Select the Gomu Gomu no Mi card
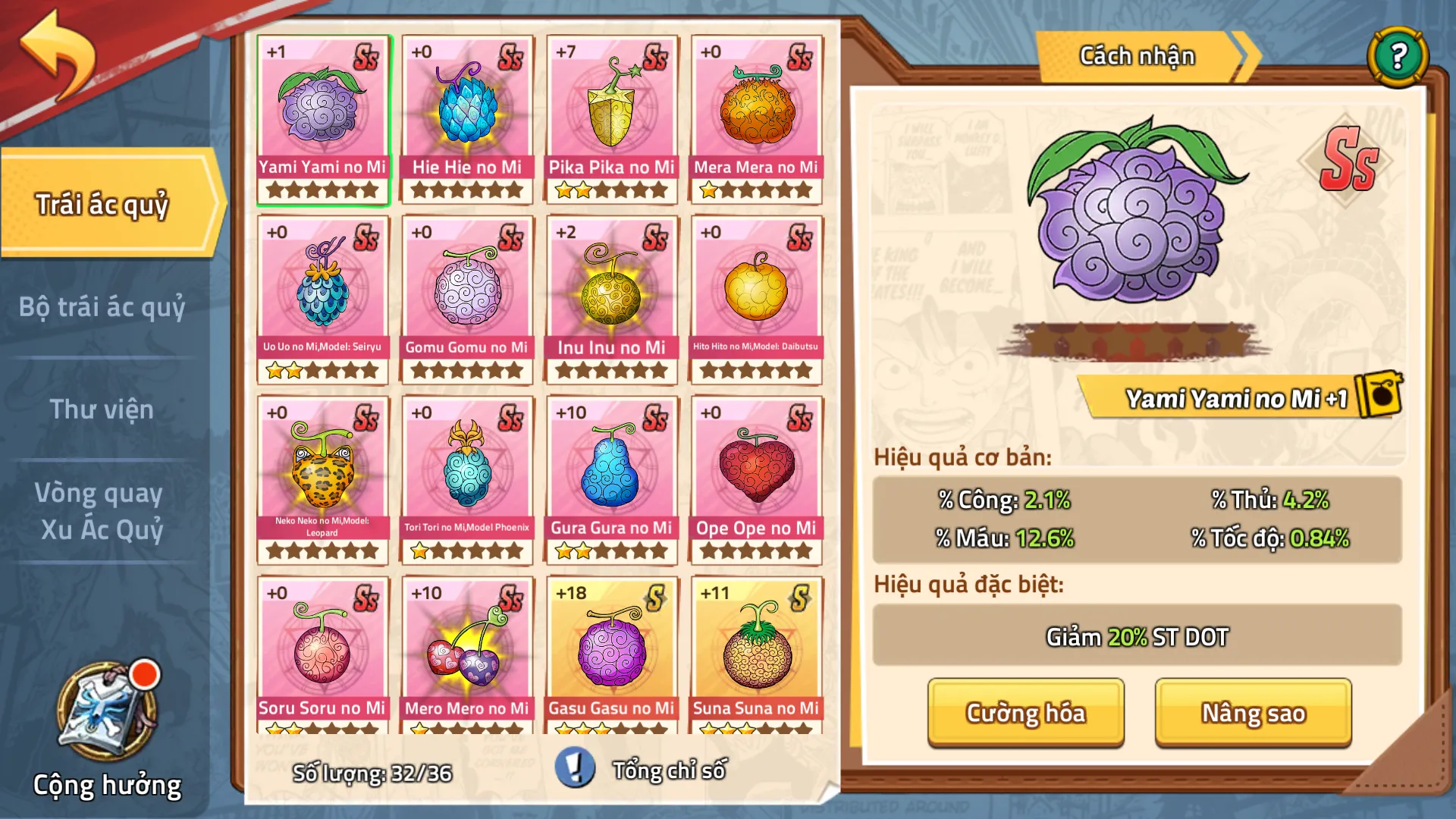This screenshot has height=819, width=1456. (467, 300)
